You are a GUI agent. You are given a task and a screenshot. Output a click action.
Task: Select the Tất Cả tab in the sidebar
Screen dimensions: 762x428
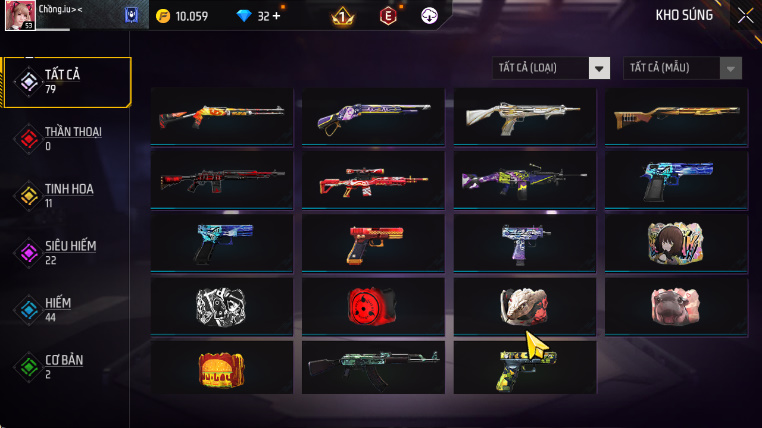coord(66,82)
